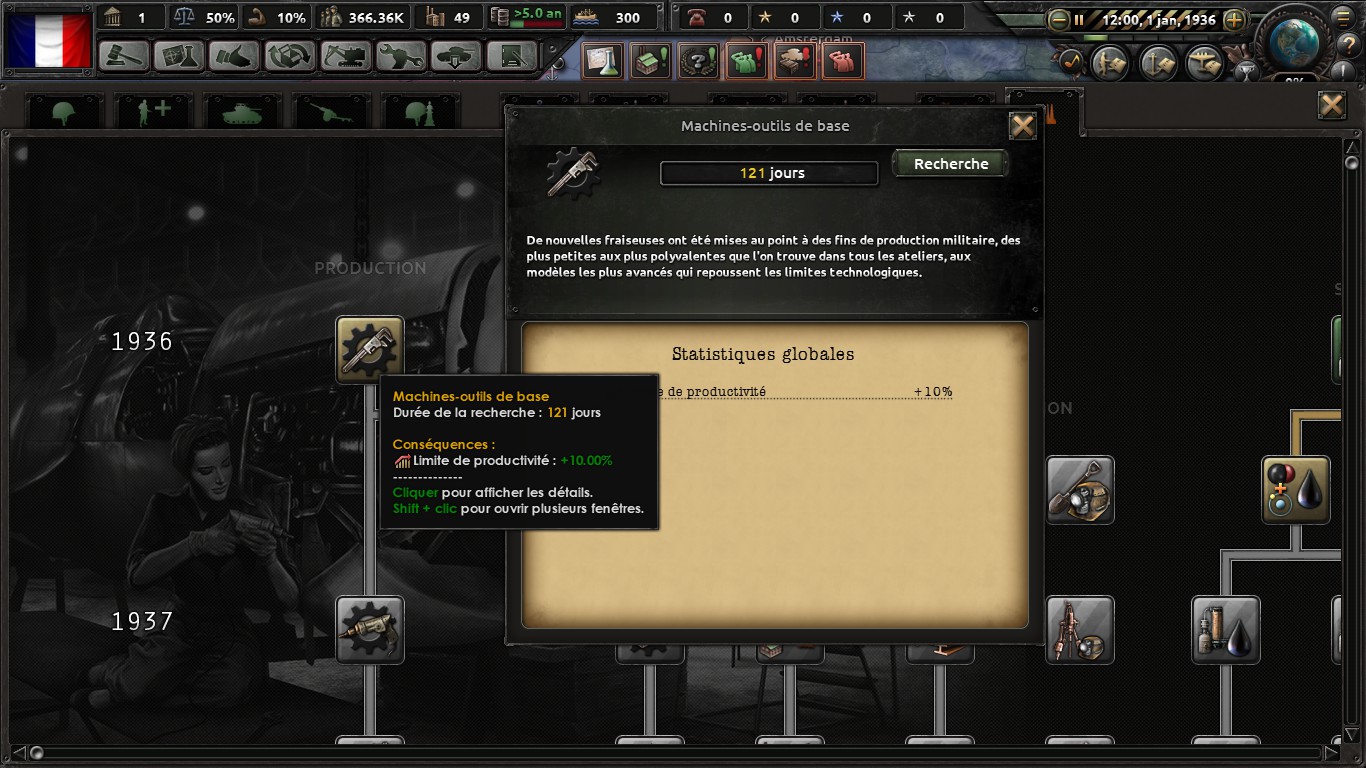Viewport: 1366px width, 768px height.
Task: Close the research tree window
Action: tap(1331, 105)
